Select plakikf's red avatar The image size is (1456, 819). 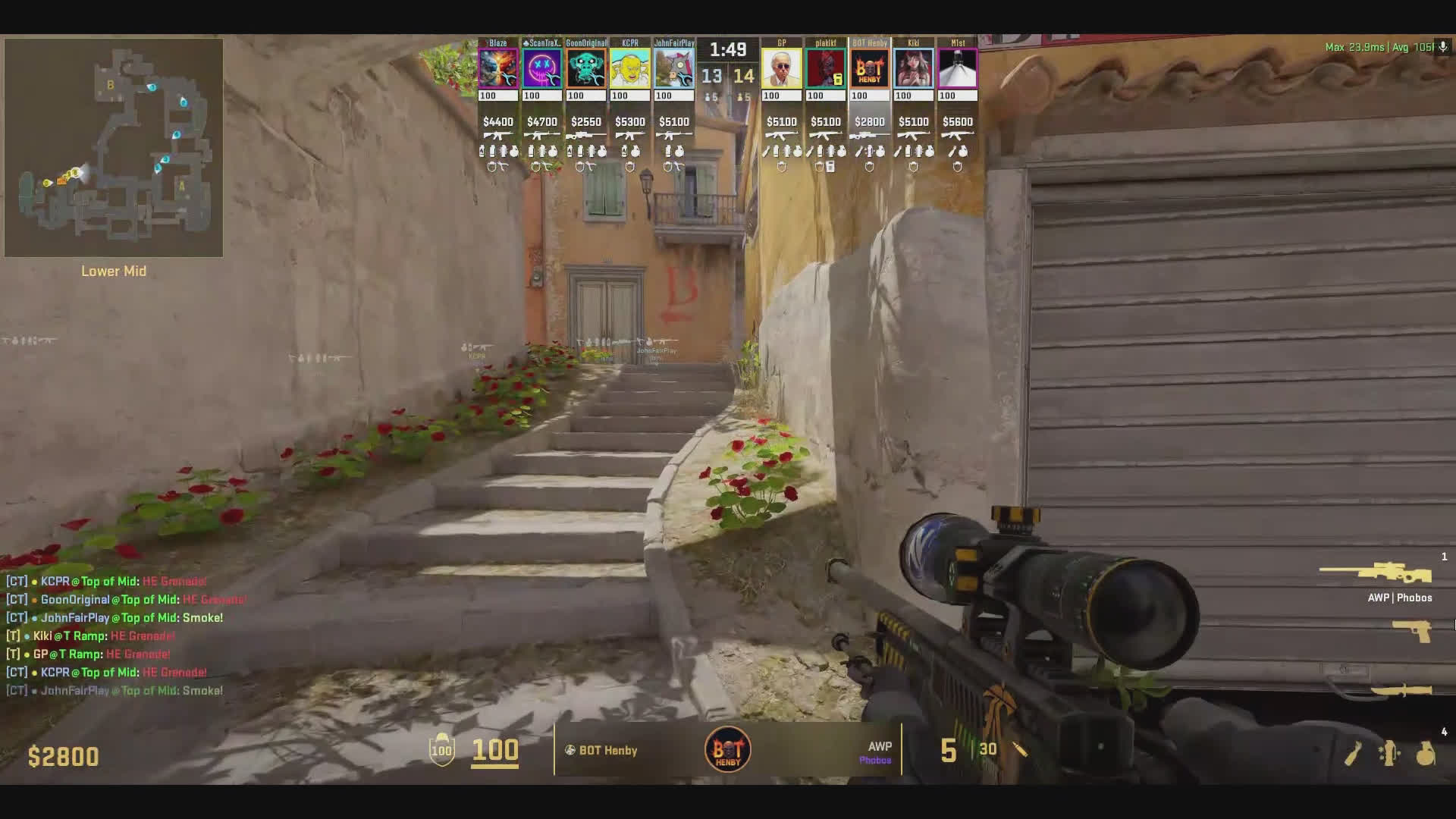point(826,69)
